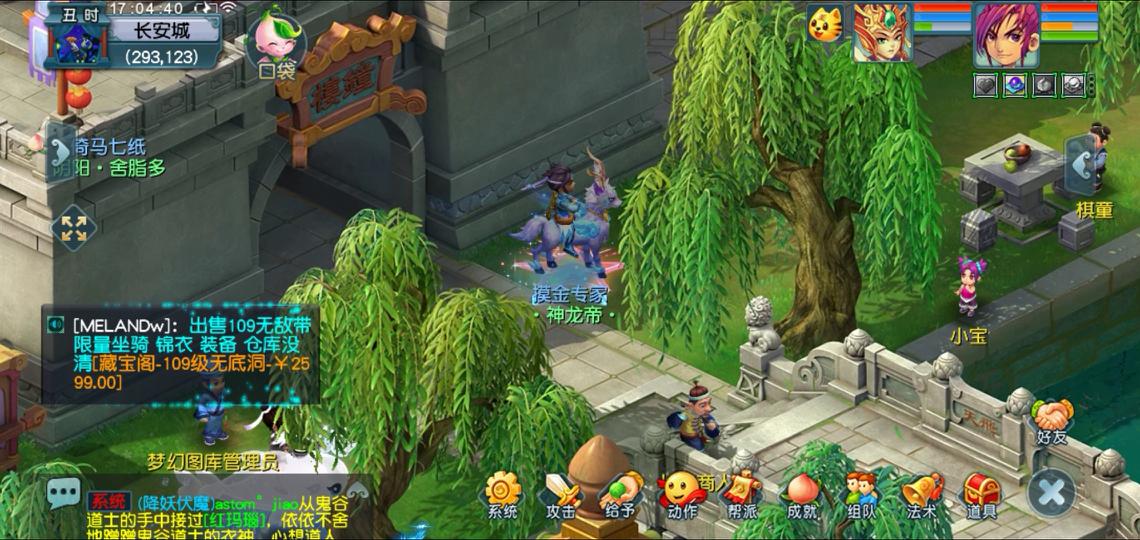Tap the orange cat face icon
This screenshot has height=540, width=1140.
826,24
